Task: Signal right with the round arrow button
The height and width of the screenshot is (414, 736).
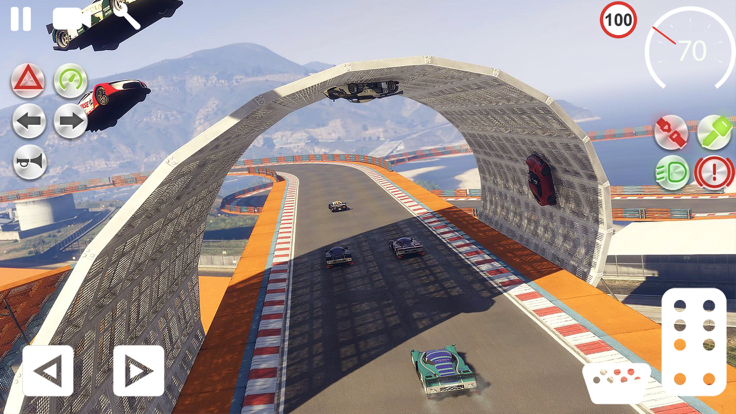Action: (70, 122)
